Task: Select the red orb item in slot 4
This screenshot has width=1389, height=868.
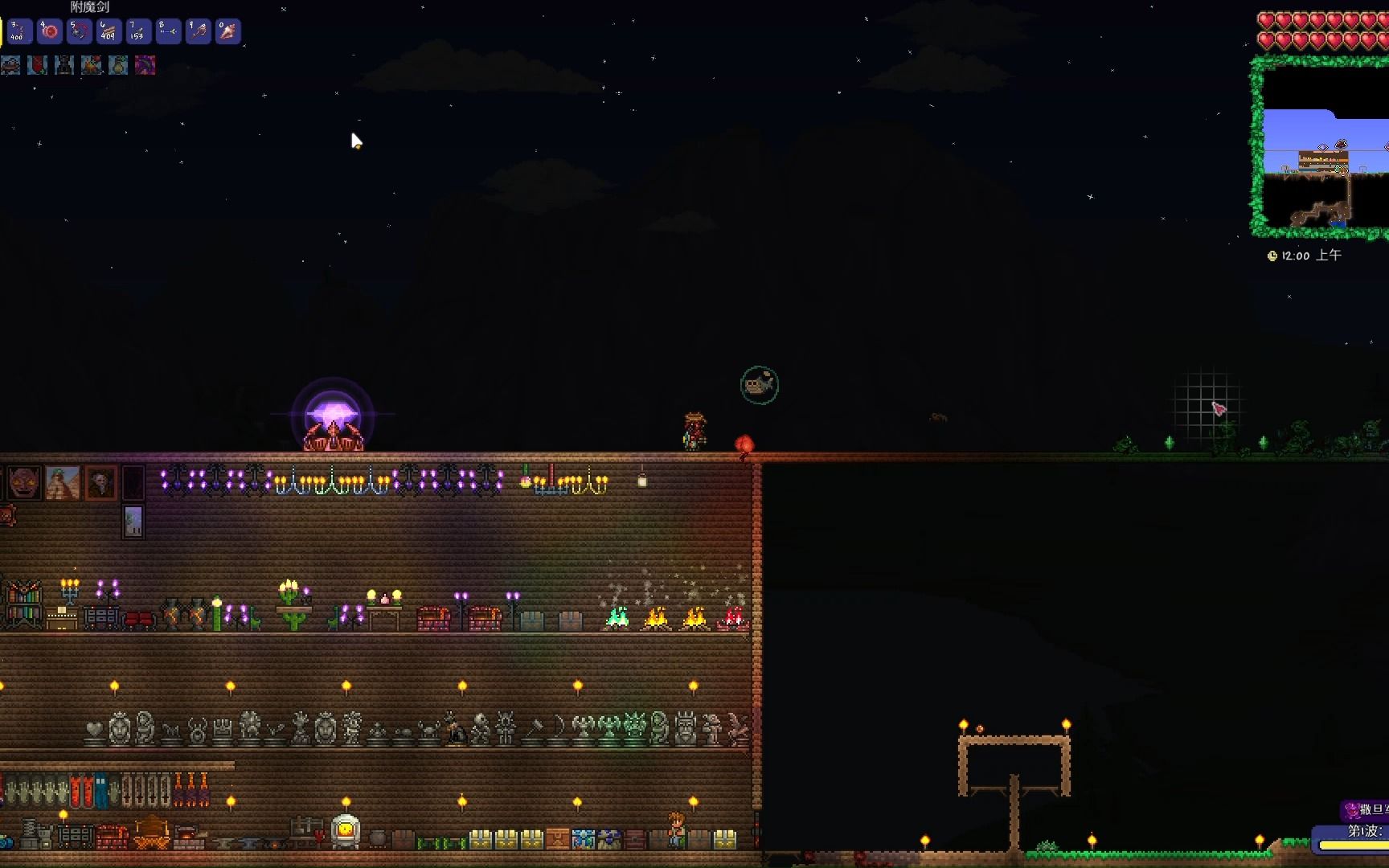Action: coord(49,31)
